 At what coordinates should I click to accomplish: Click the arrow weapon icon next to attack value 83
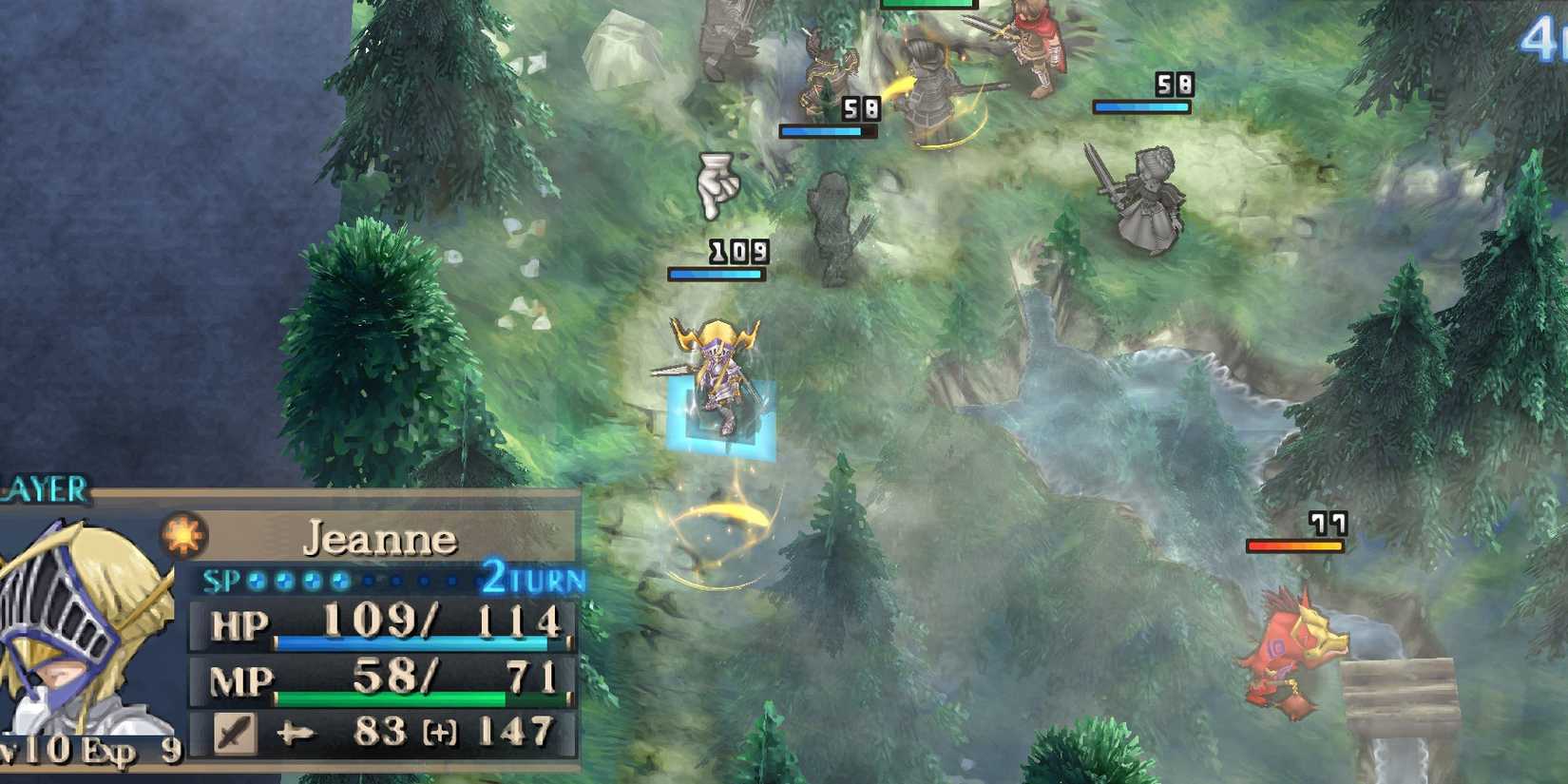(x=296, y=732)
